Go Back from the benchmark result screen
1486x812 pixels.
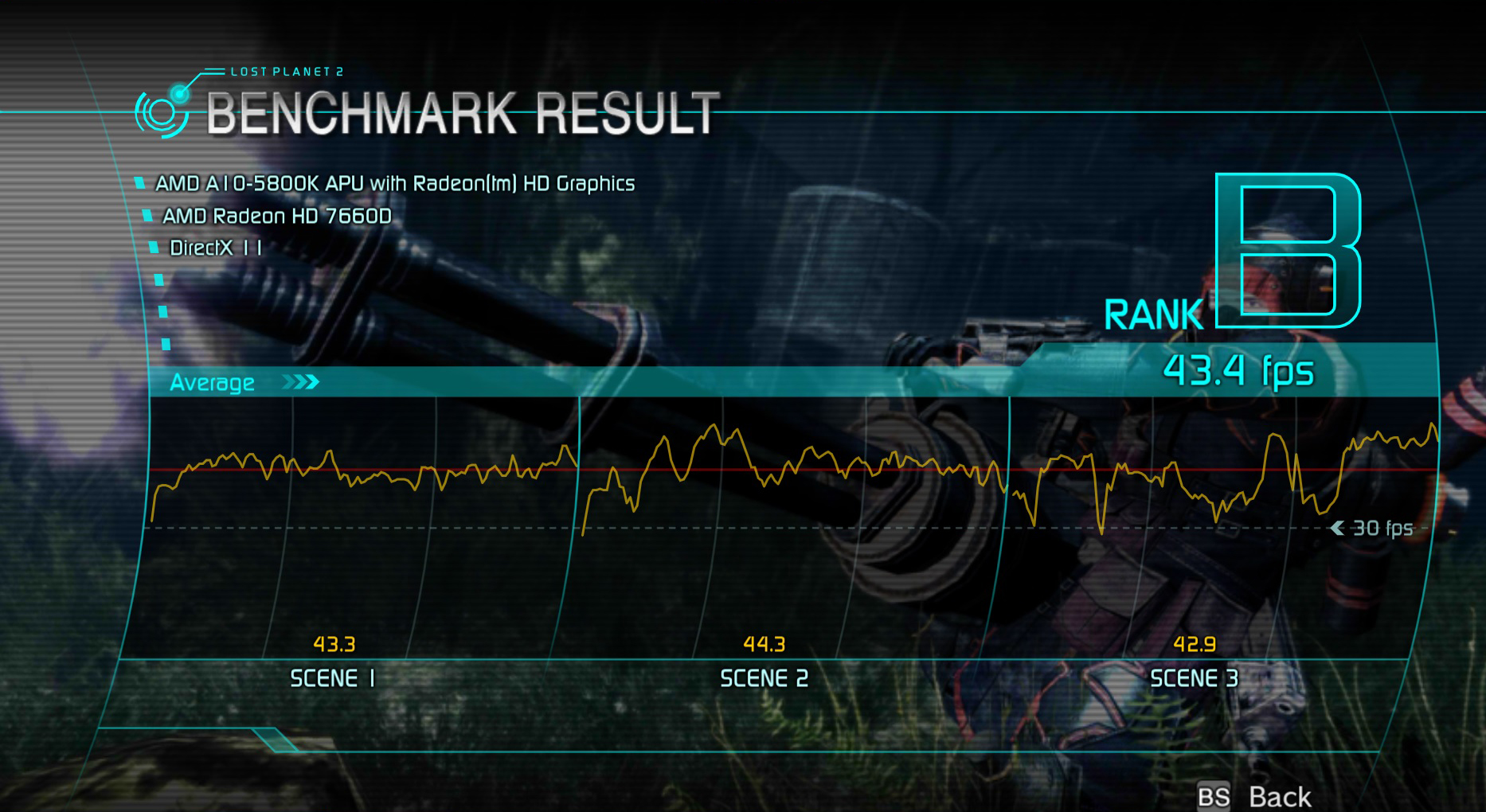tap(1277, 796)
